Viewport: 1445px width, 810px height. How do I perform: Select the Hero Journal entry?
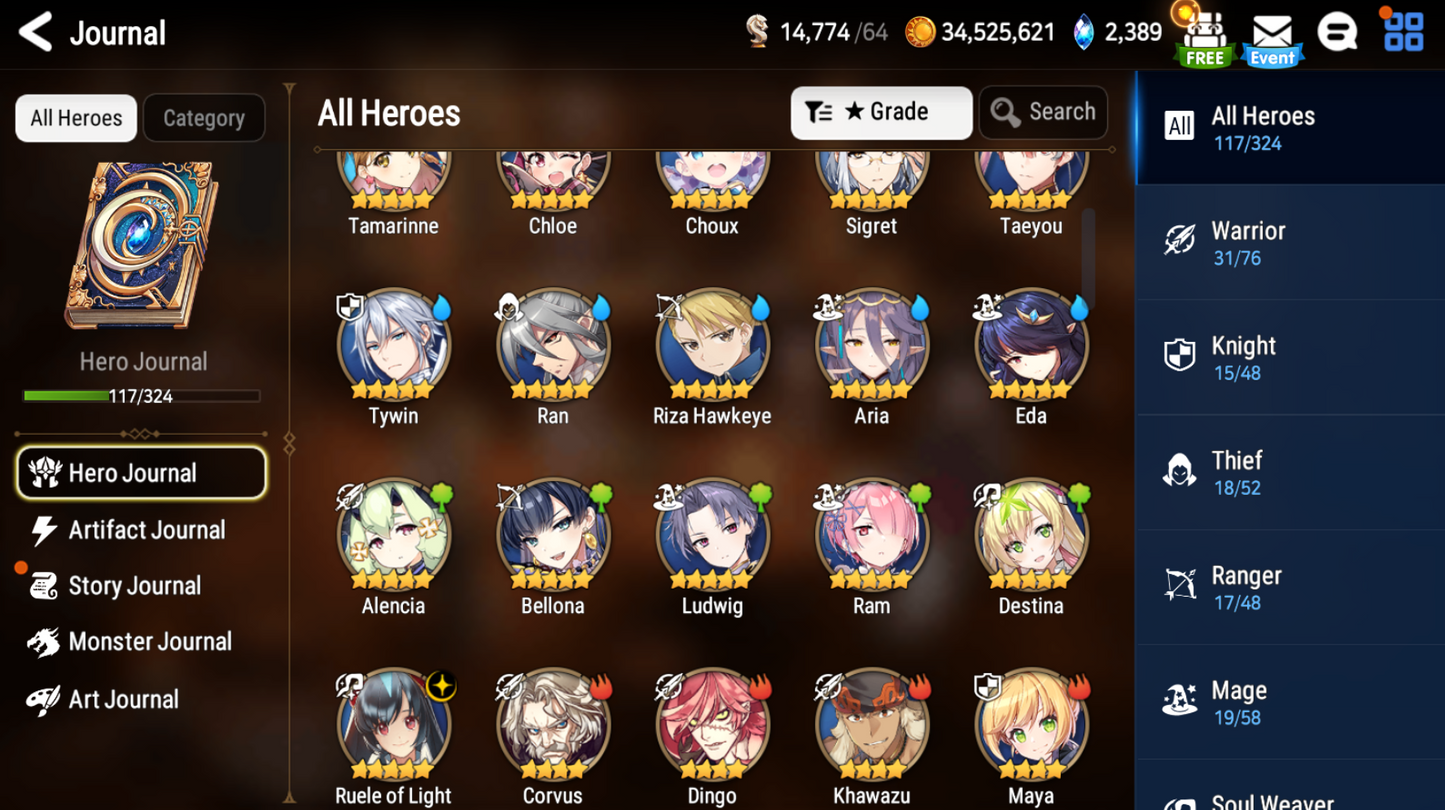point(141,473)
